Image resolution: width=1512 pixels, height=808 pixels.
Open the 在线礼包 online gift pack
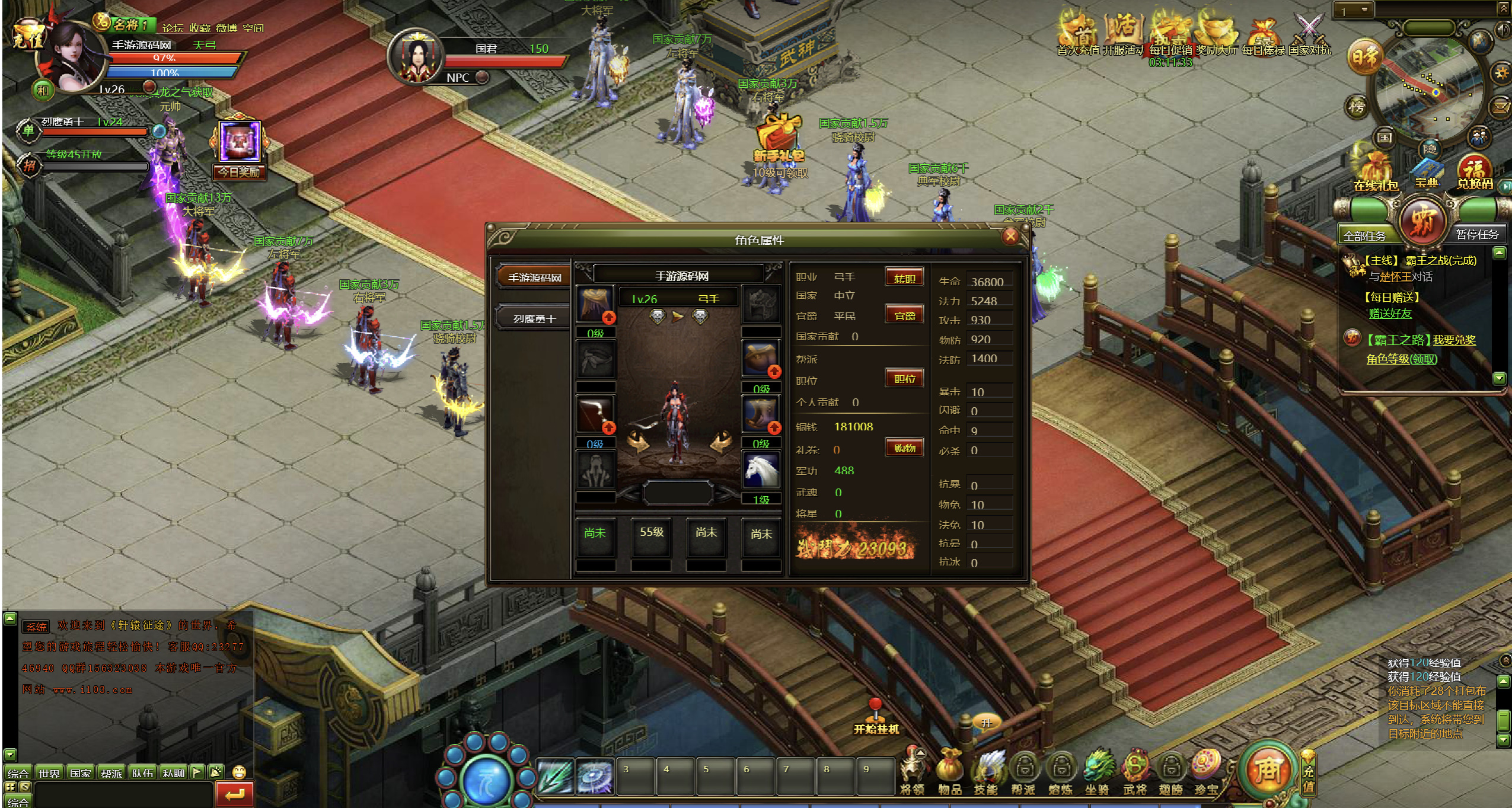1375,171
